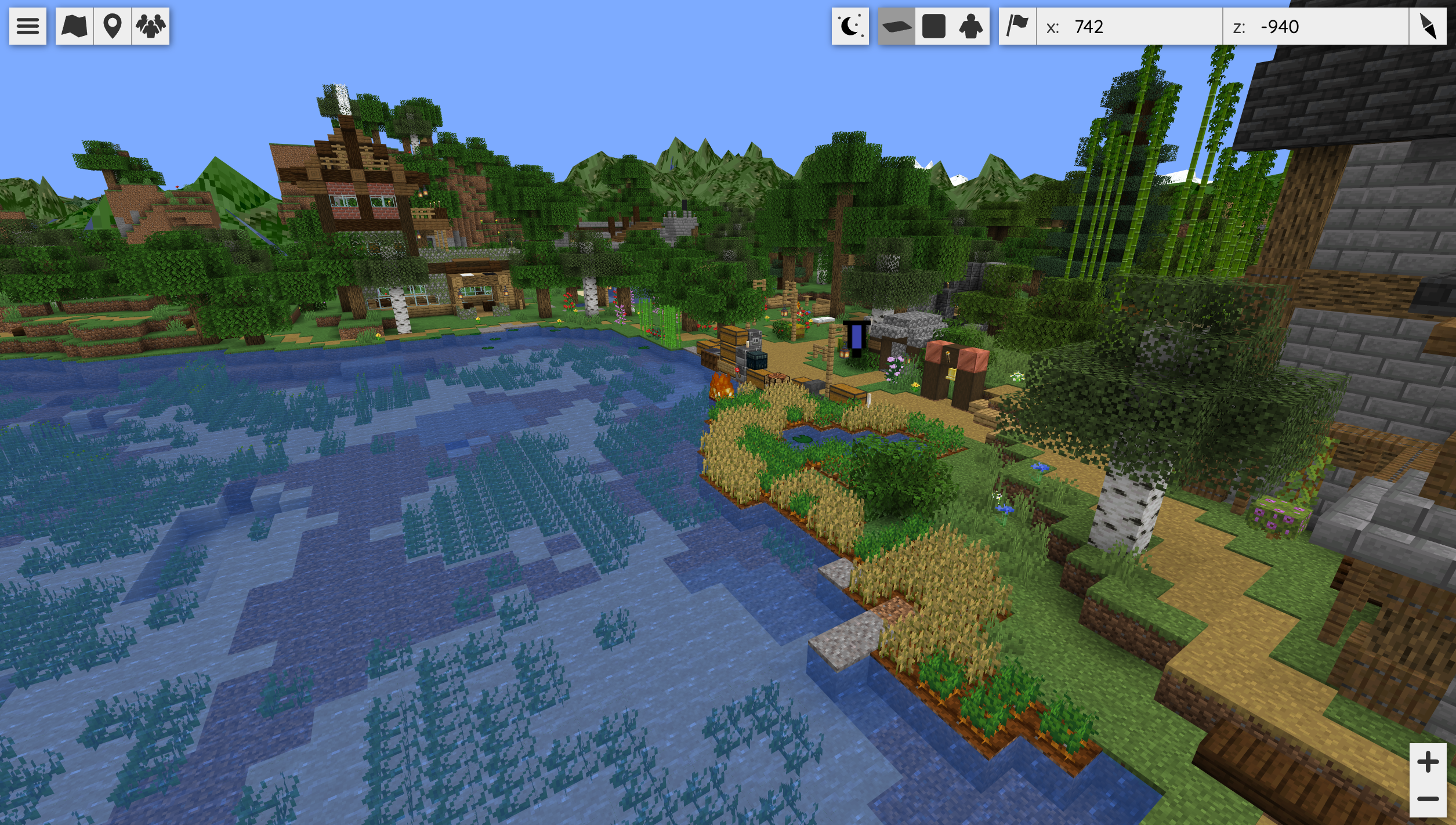This screenshot has width=1456, height=825.
Task: Show the marker list pin button
Action: pos(112,26)
